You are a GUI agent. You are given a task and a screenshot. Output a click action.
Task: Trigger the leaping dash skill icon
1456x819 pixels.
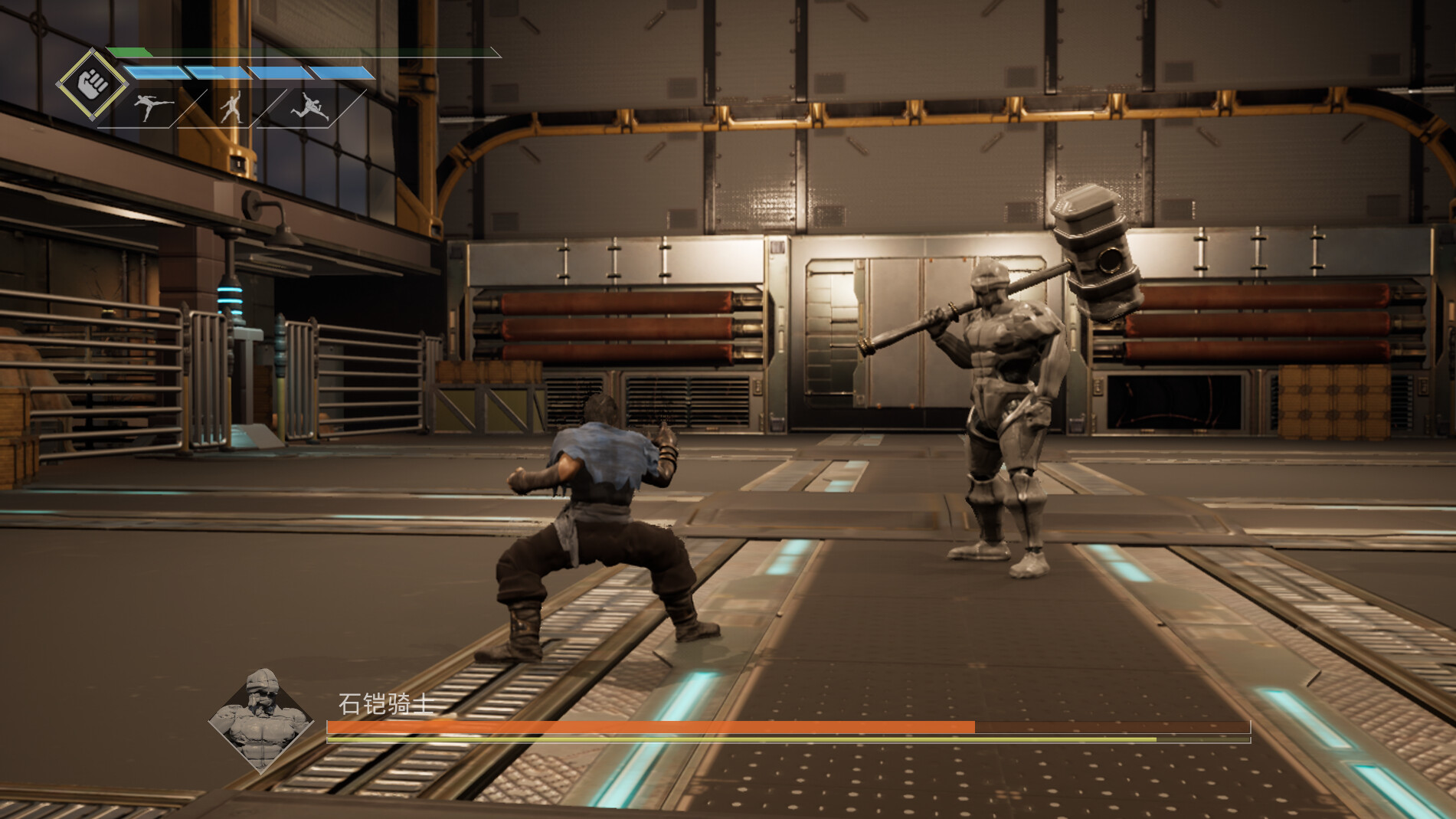(x=310, y=107)
